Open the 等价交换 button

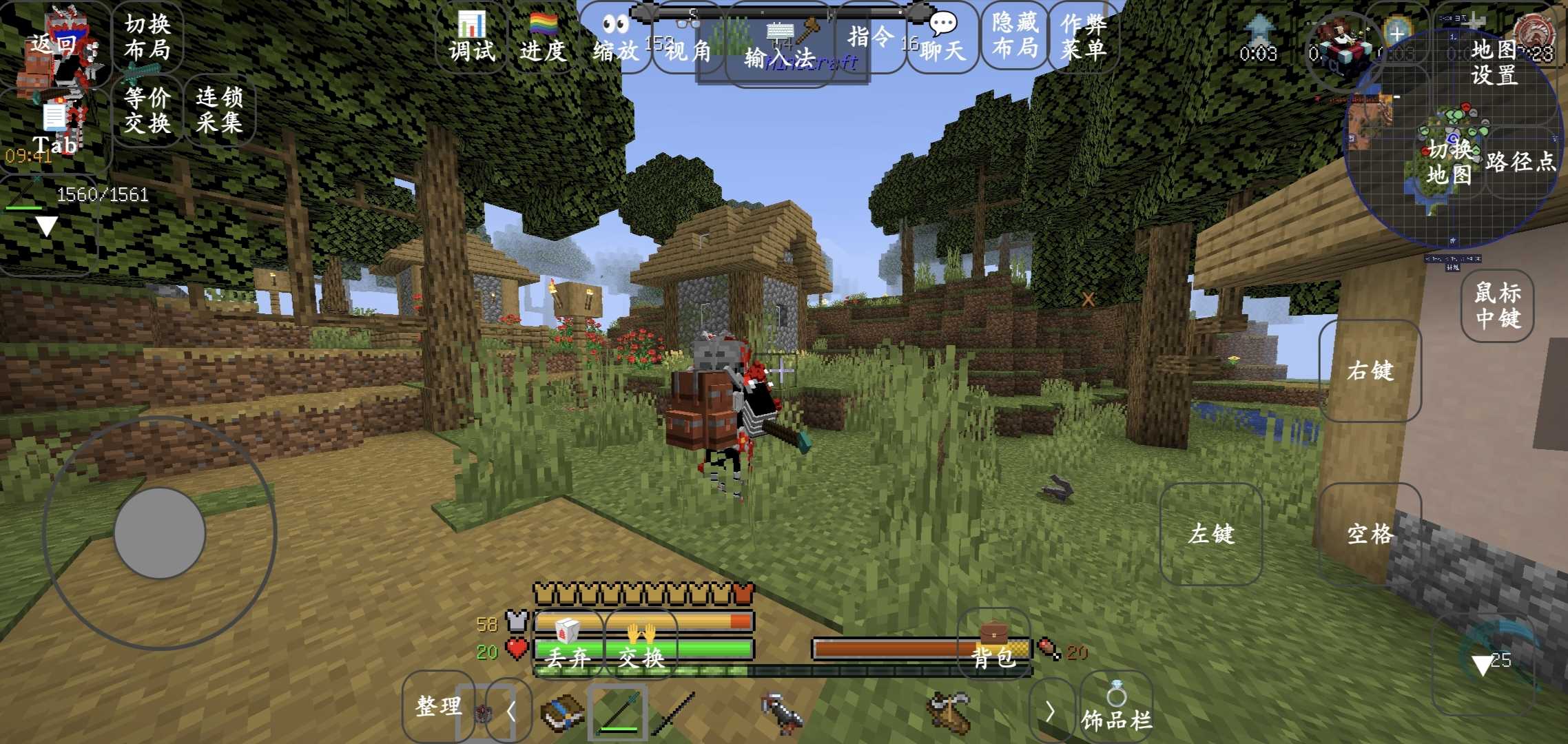click(x=147, y=110)
